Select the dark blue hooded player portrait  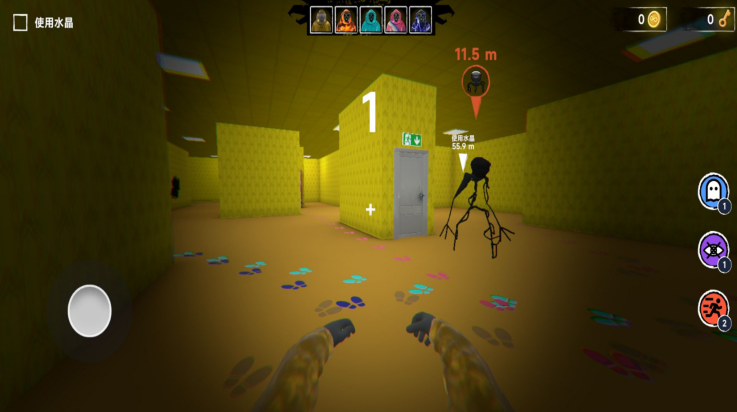pyautogui.click(x=419, y=19)
